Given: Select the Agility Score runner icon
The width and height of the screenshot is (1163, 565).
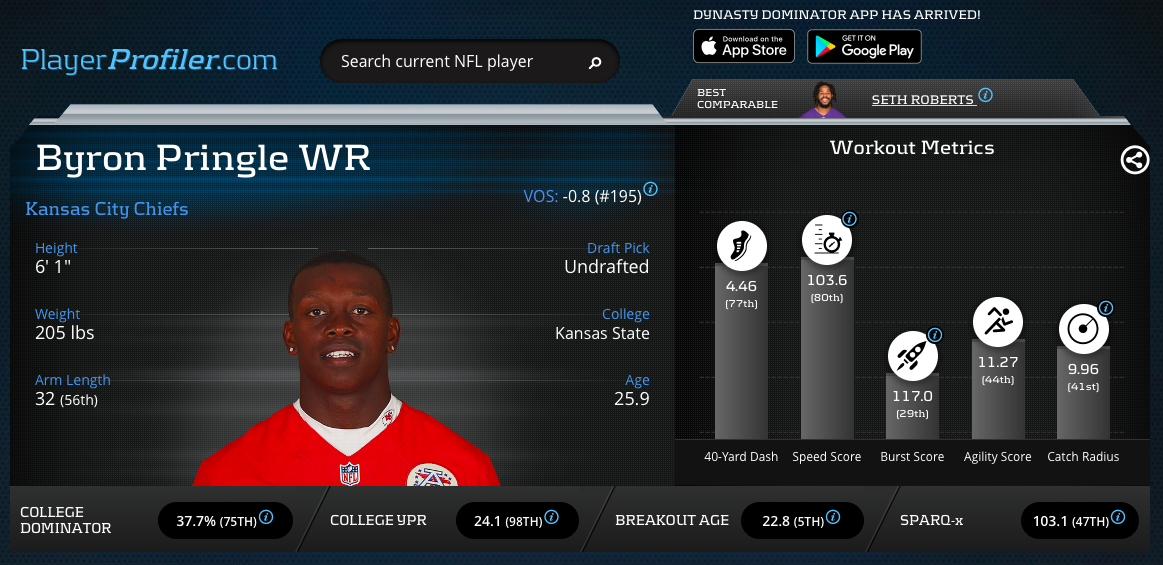Looking at the screenshot, I should coord(998,322).
